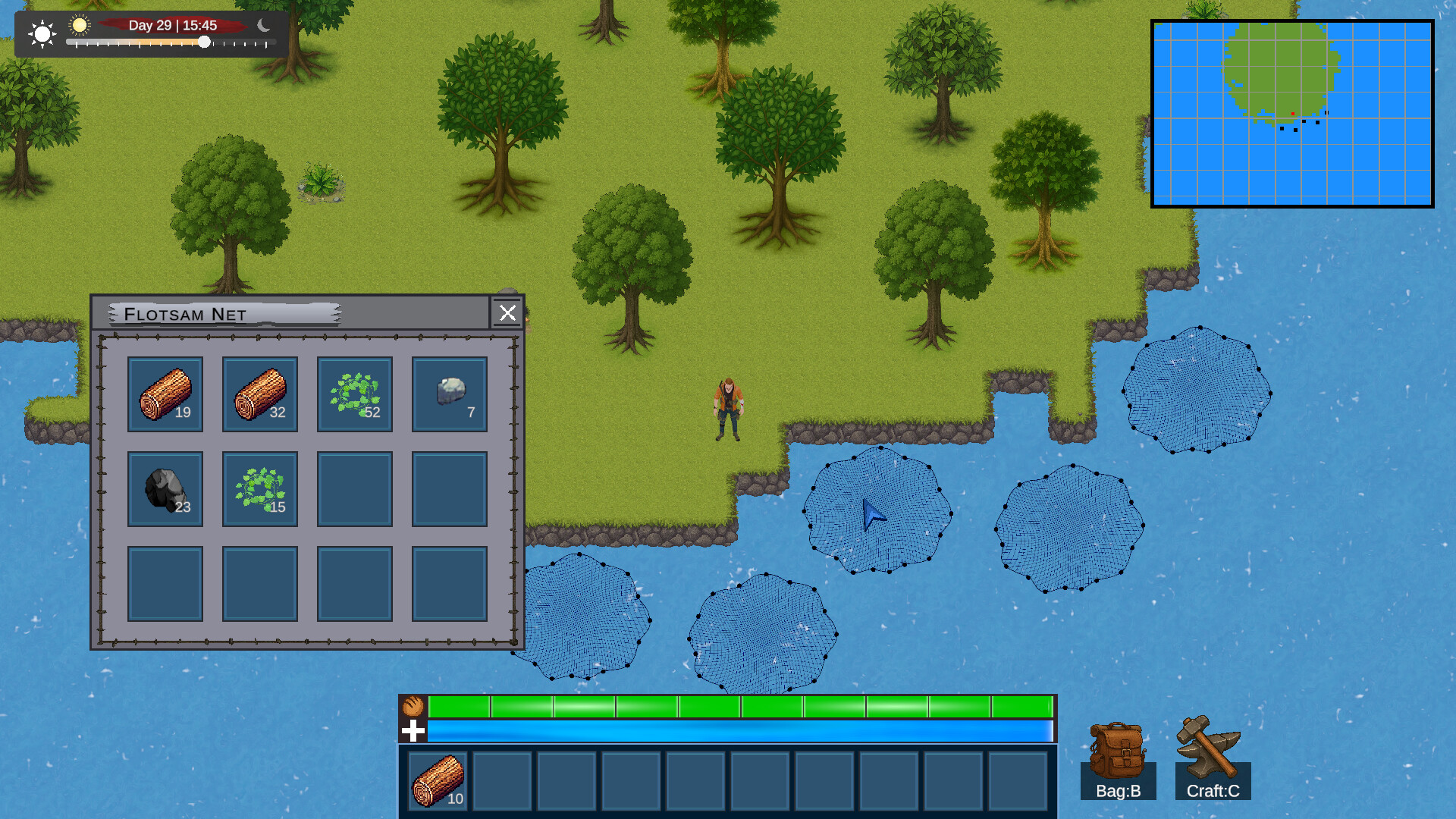This screenshot has width=1456, height=819.
Task: Select the coal stack showing 23
Action: pos(165,489)
